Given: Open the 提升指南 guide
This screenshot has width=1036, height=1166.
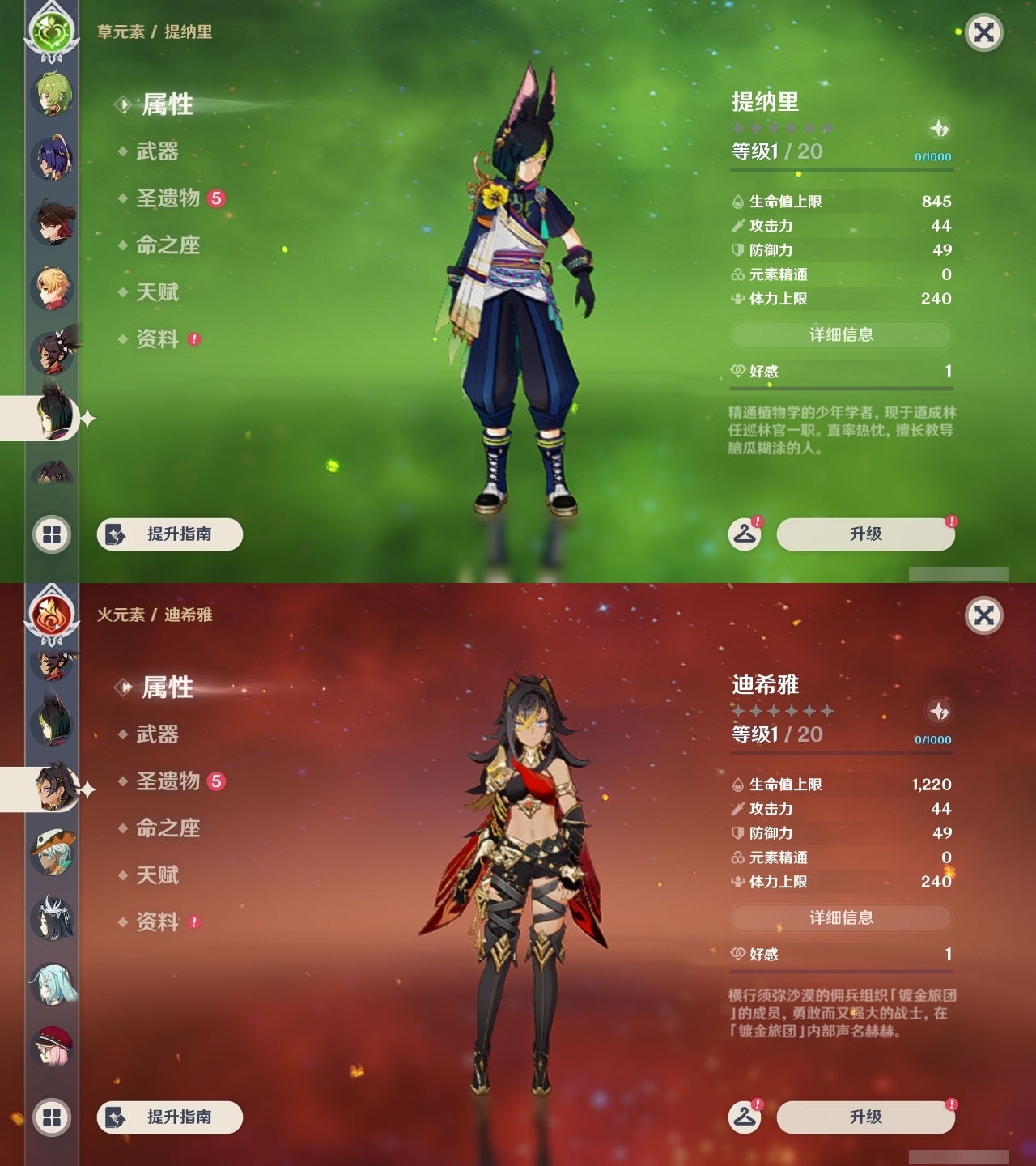Looking at the screenshot, I should tap(168, 534).
